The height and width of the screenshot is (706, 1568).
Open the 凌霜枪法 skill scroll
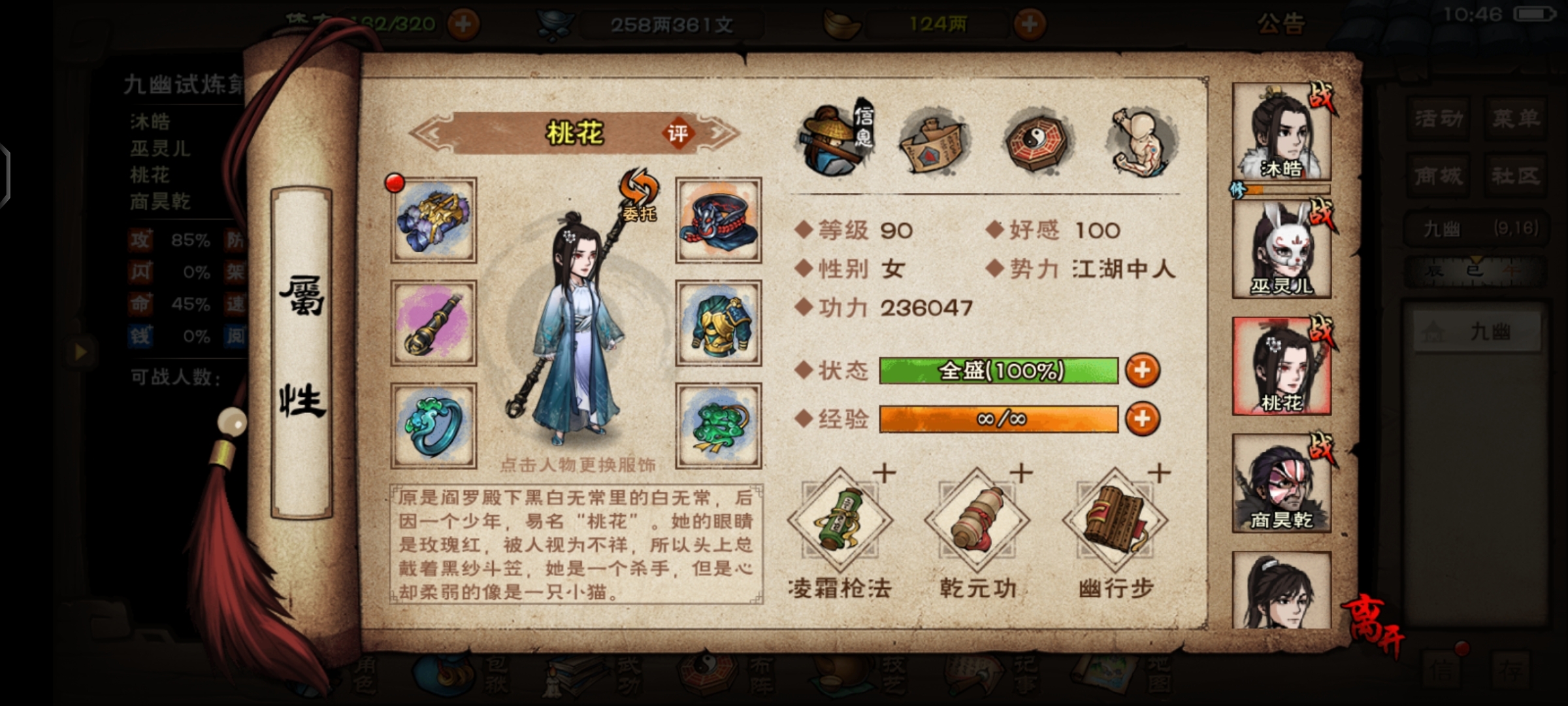840,521
